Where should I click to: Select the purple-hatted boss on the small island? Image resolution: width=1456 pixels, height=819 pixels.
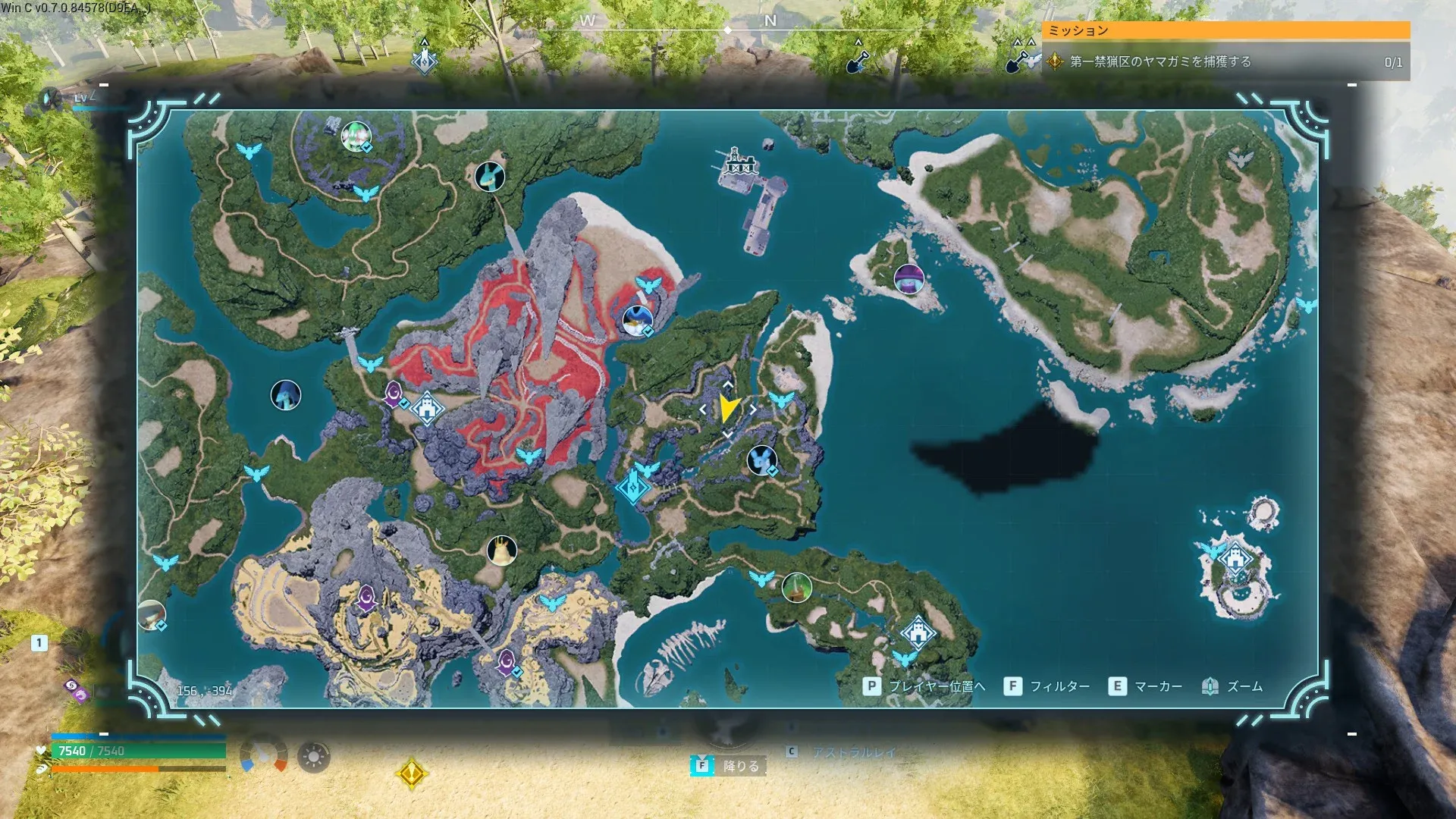908,279
